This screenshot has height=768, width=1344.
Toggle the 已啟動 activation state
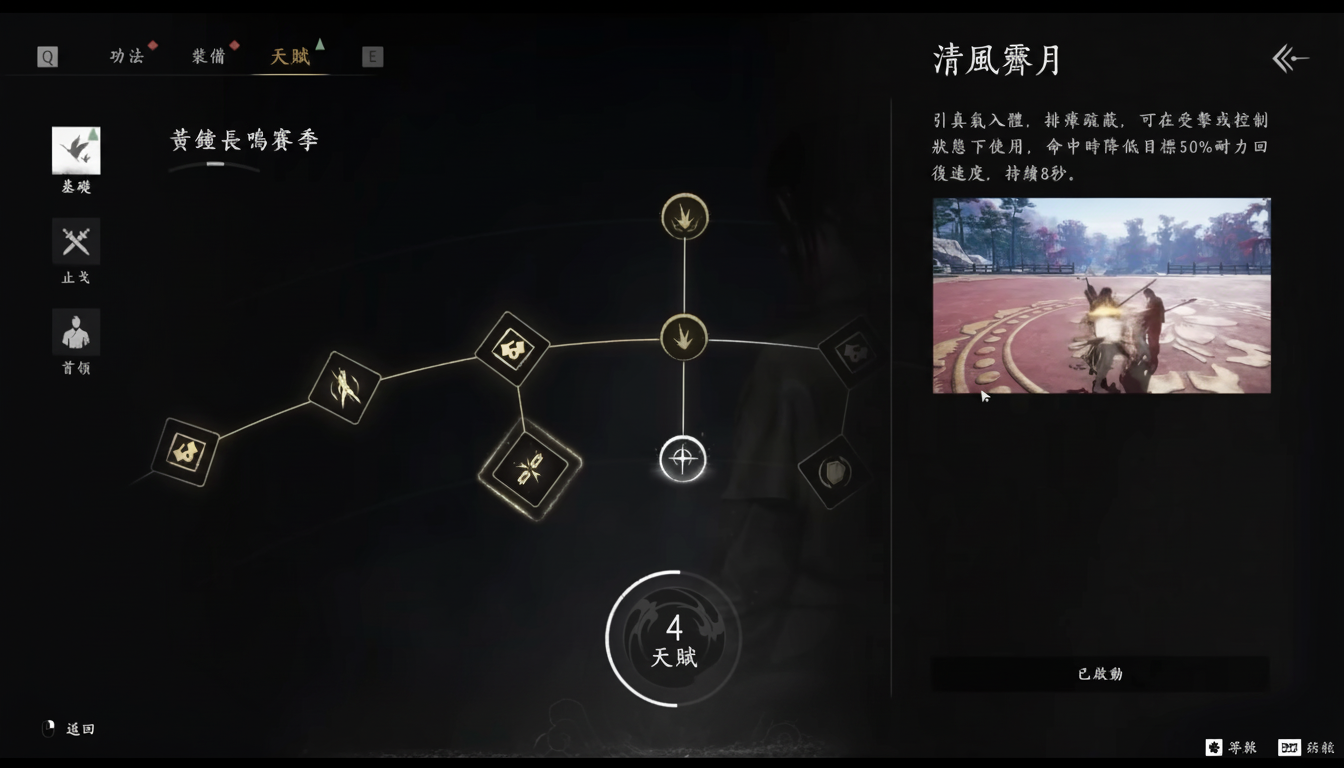pyautogui.click(x=1100, y=674)
